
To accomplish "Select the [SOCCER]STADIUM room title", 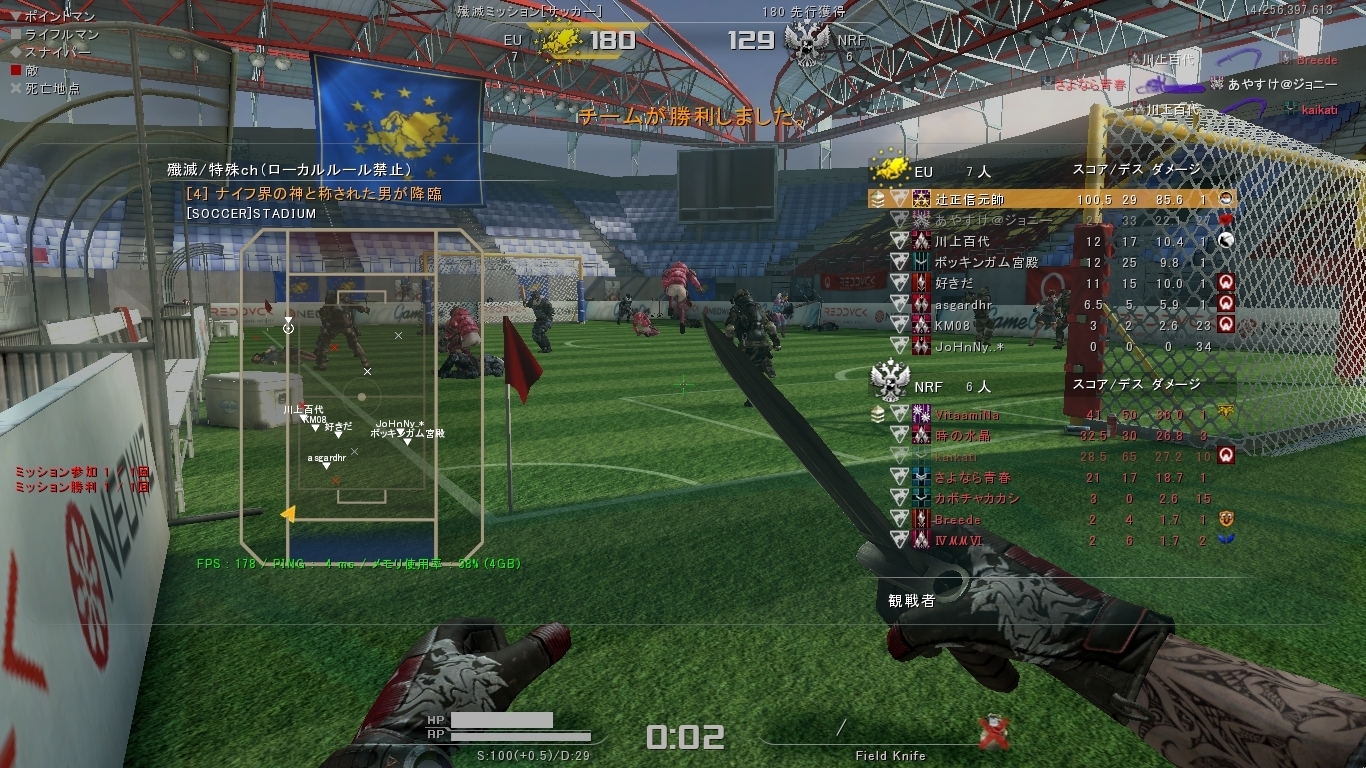I will (251, 214).
